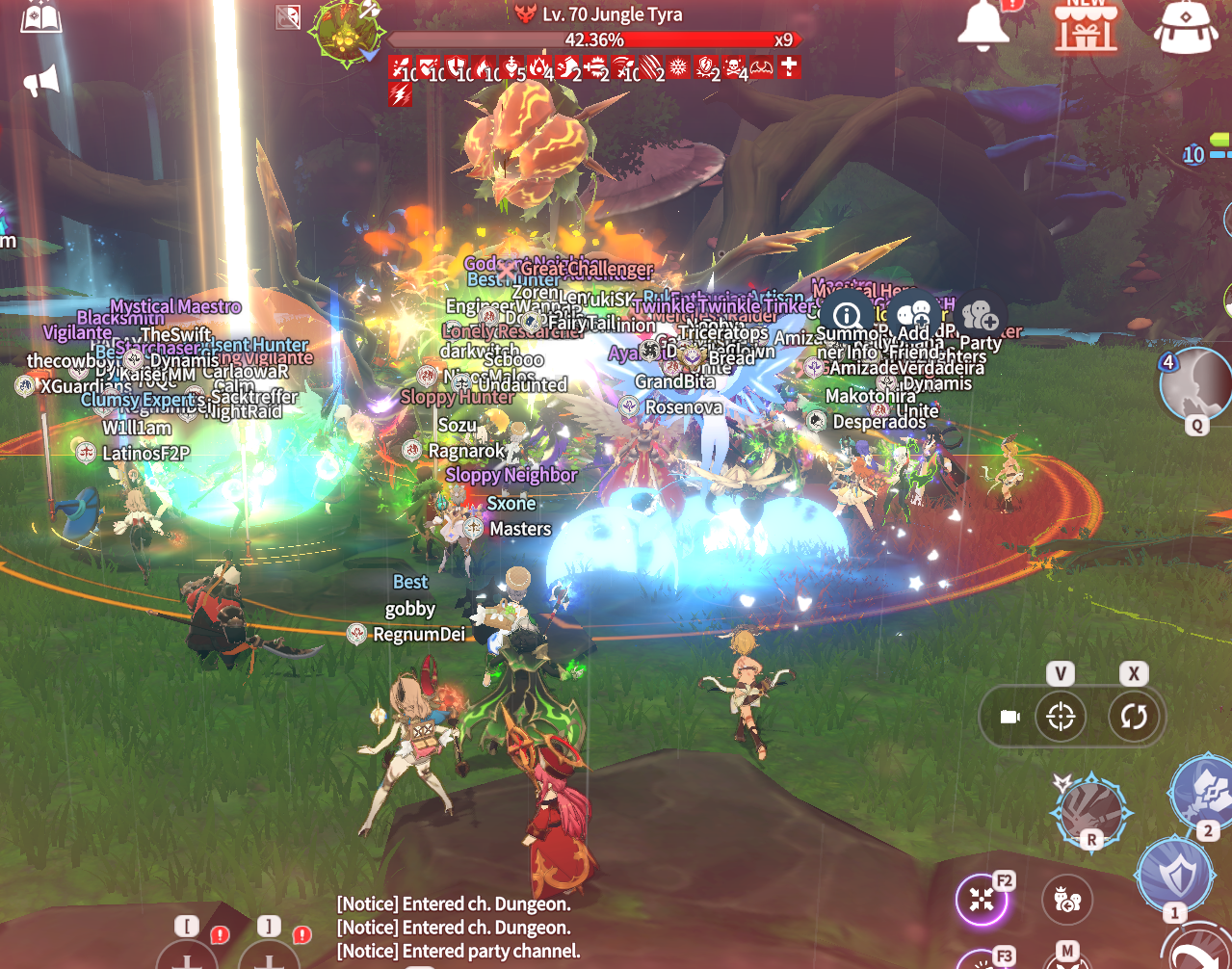
Task: Open the notification bell
Action: [x=983, y=24]
